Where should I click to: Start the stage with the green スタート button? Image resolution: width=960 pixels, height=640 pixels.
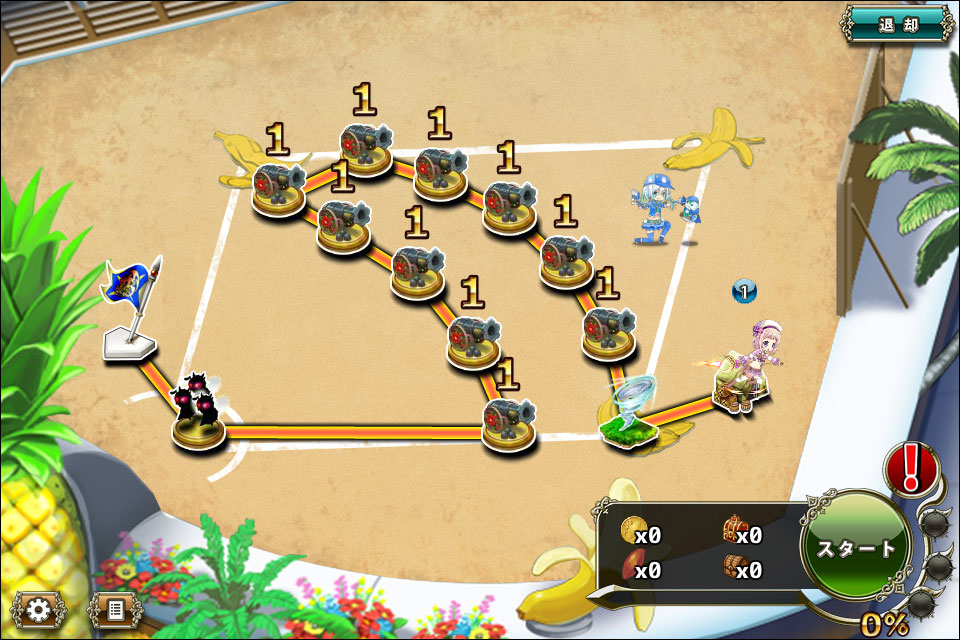point(856,547)
